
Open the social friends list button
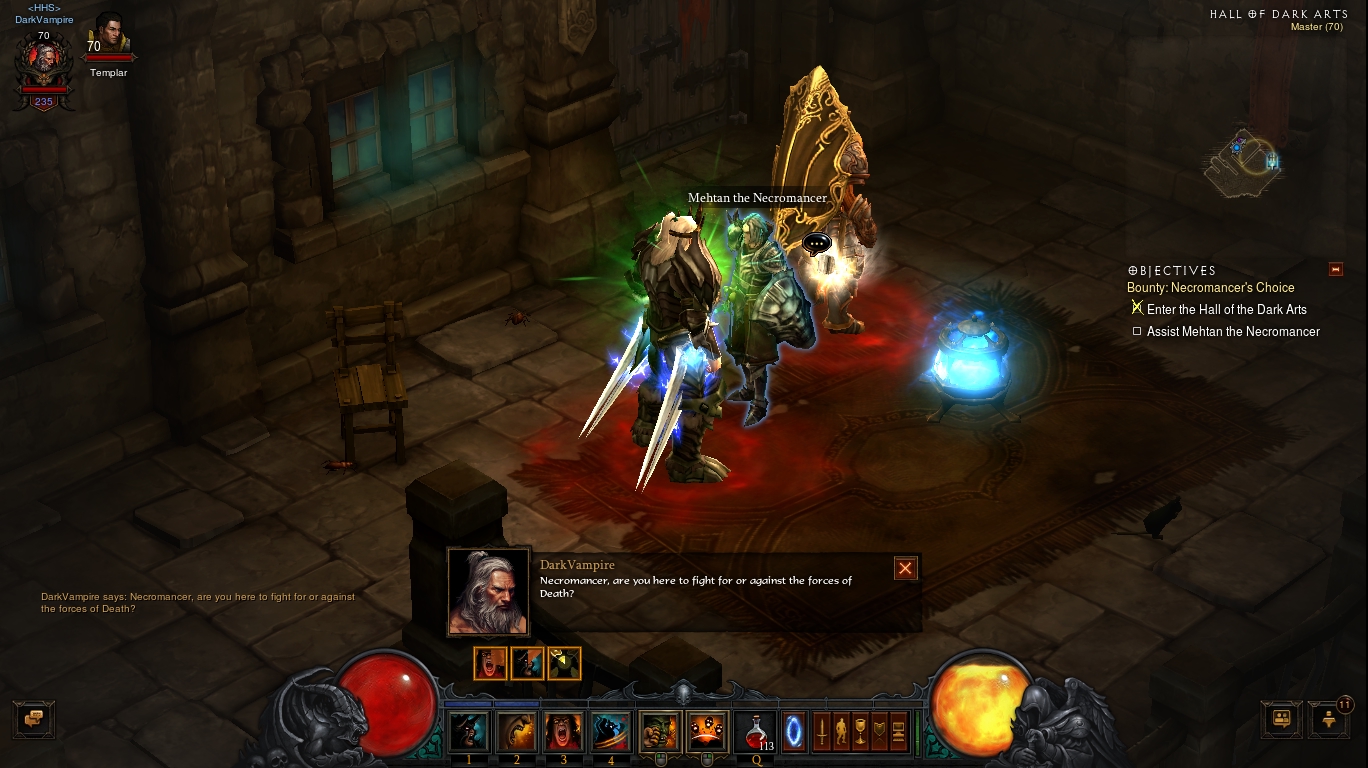pyautogui.click(x=1281, y=718)
